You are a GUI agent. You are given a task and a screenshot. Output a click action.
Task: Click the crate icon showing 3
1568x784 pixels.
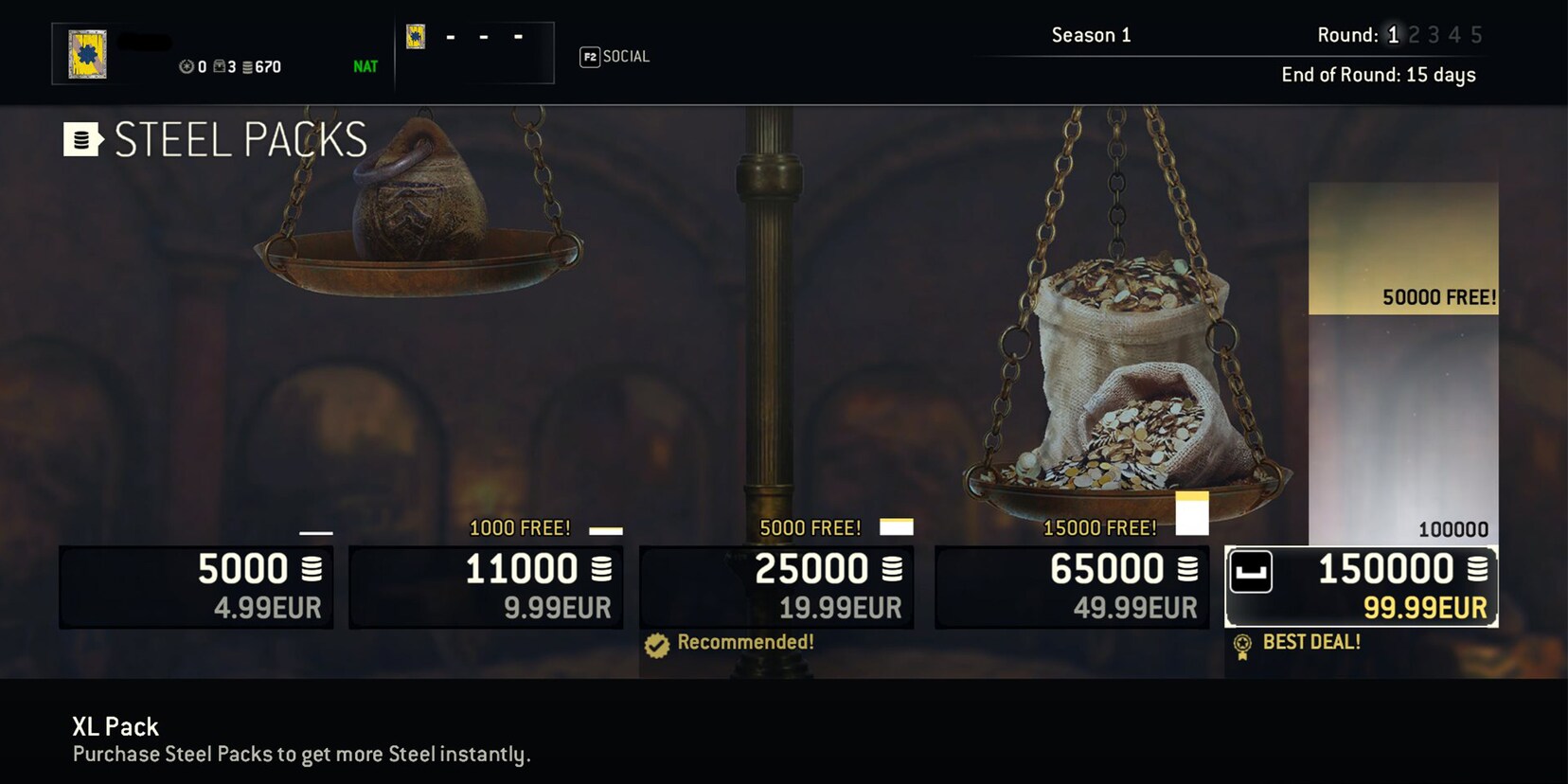(x=219, y=66)
